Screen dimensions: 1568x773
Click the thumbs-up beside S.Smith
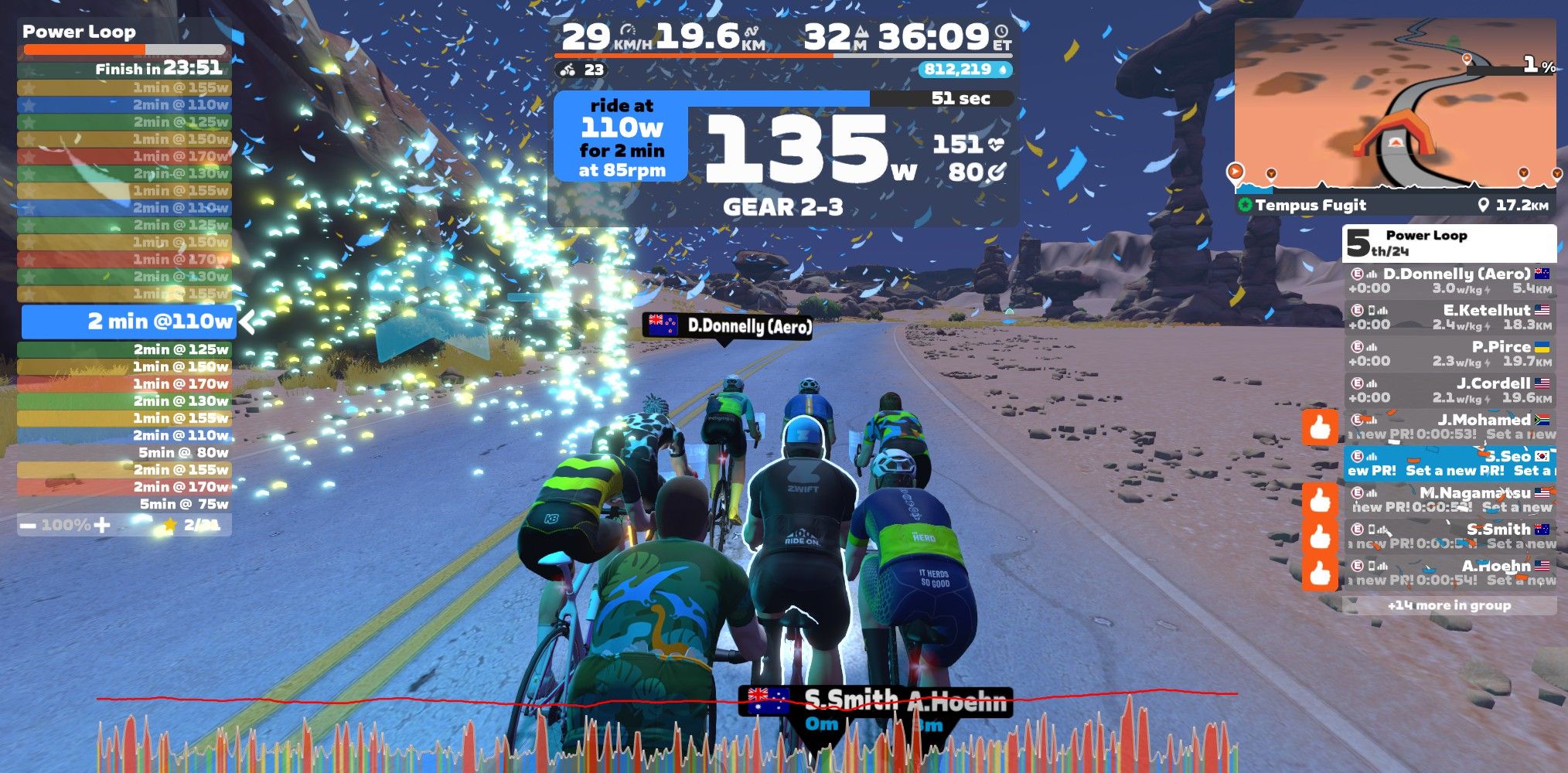tap(1320, 536)
